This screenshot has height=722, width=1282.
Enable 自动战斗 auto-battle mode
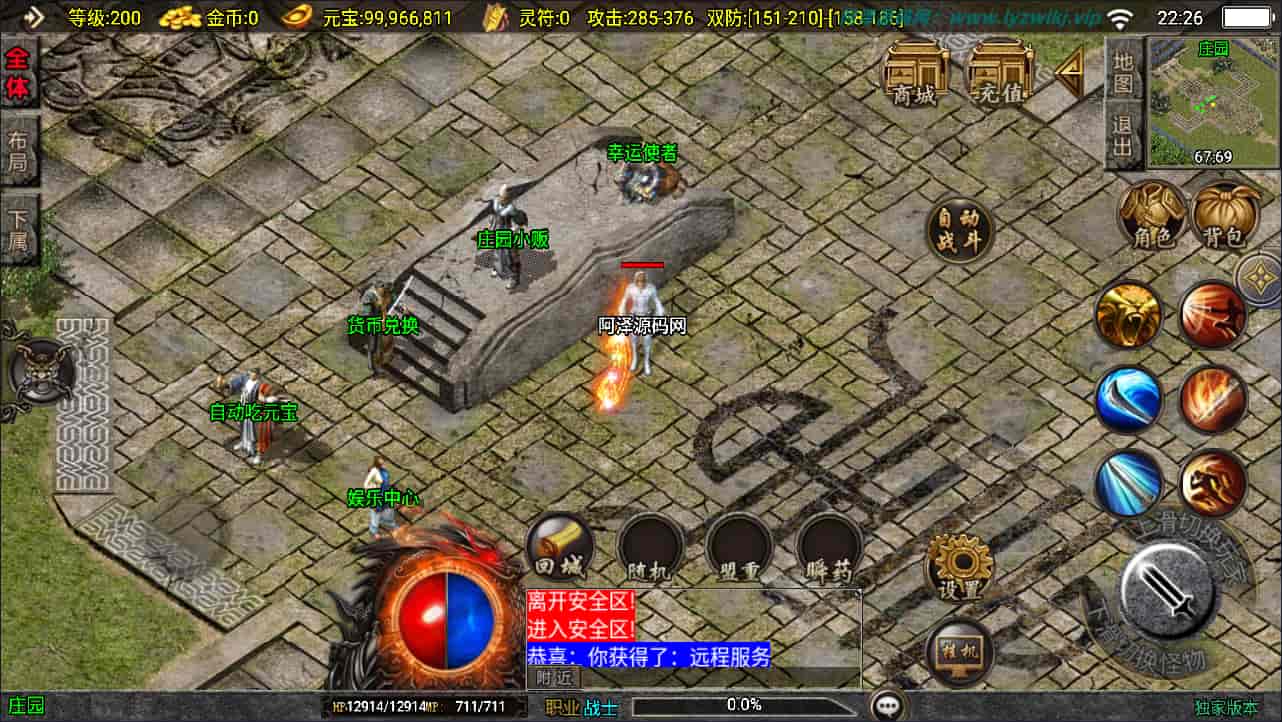tap(959, 230)
